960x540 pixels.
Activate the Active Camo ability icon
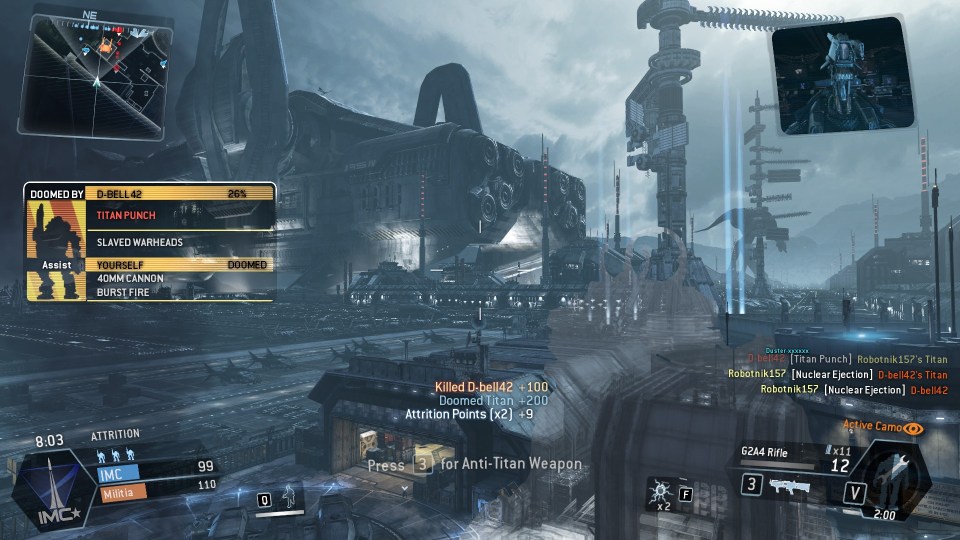pos(913,428)
